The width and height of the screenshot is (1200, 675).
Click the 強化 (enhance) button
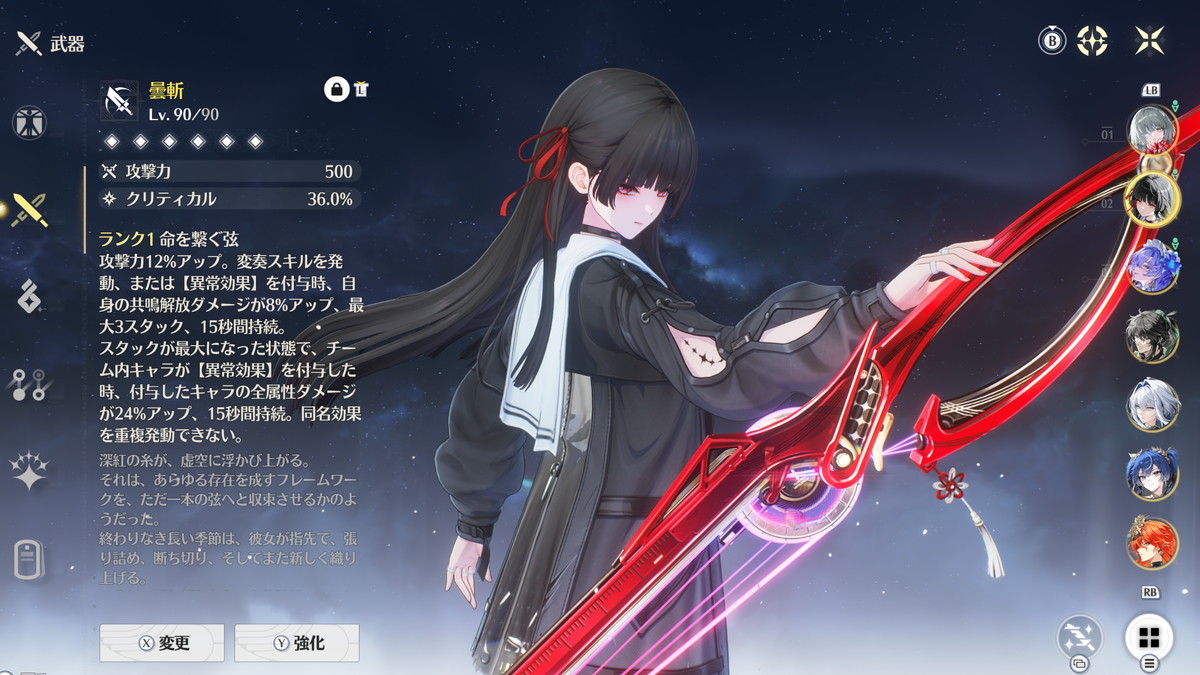pyautogui.click(x=296, y=643)
